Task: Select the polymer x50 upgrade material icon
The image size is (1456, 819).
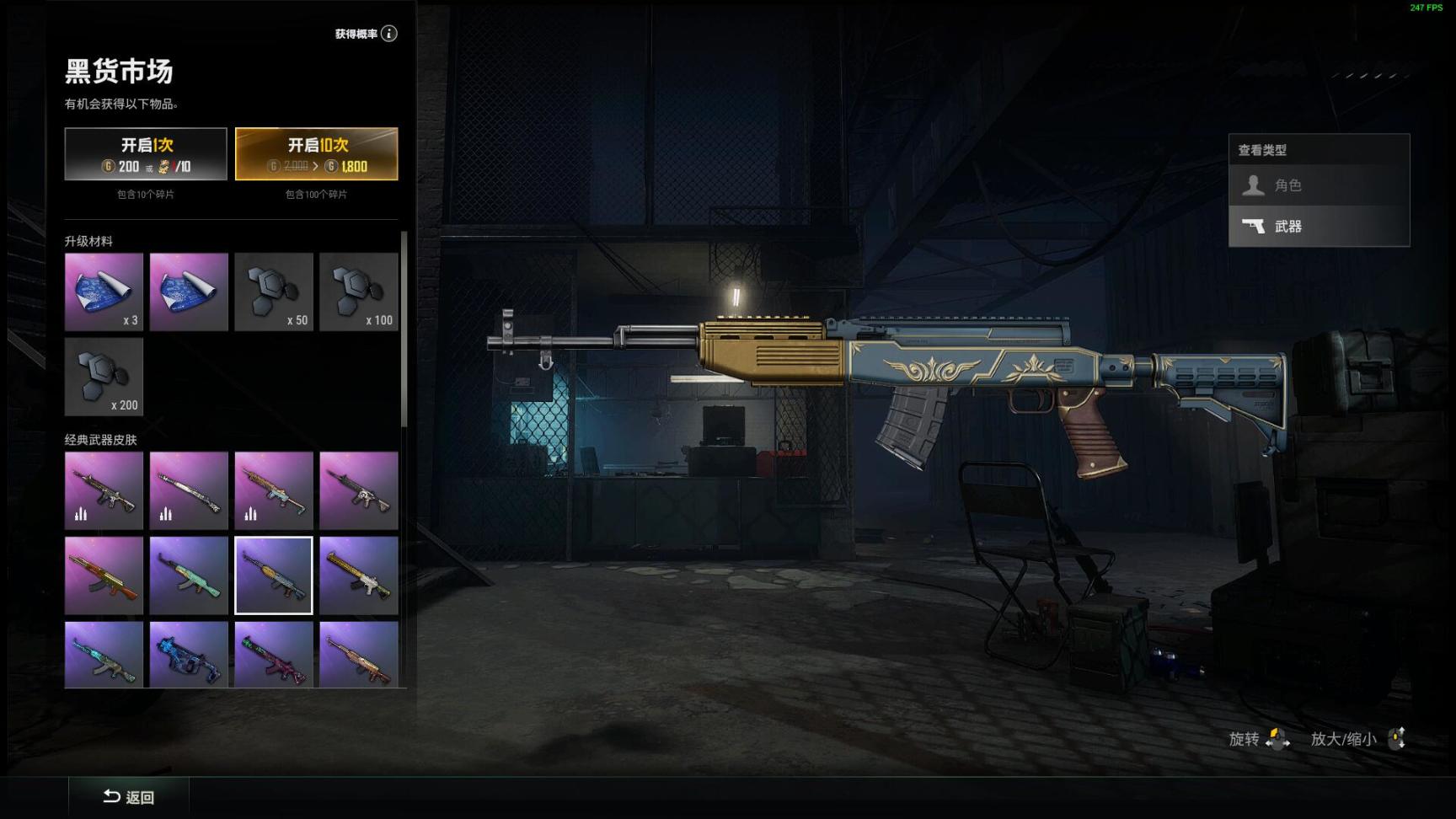Action: pos(273,291)
